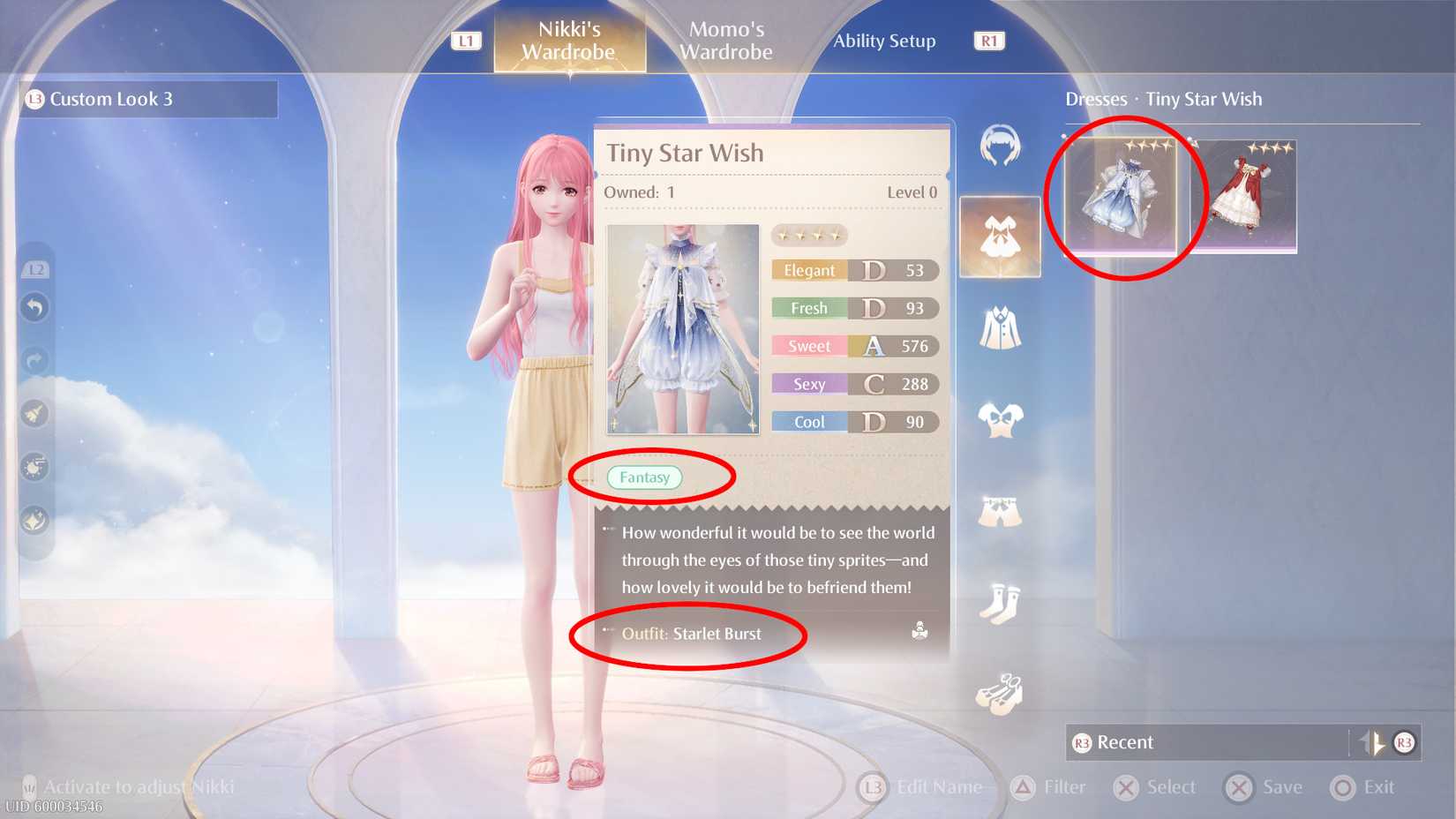Image resolution: width=1456 pixels, height=819 pixels.
Task: Click the redo arrow on the left panel
Action: (x=34, y=360)
